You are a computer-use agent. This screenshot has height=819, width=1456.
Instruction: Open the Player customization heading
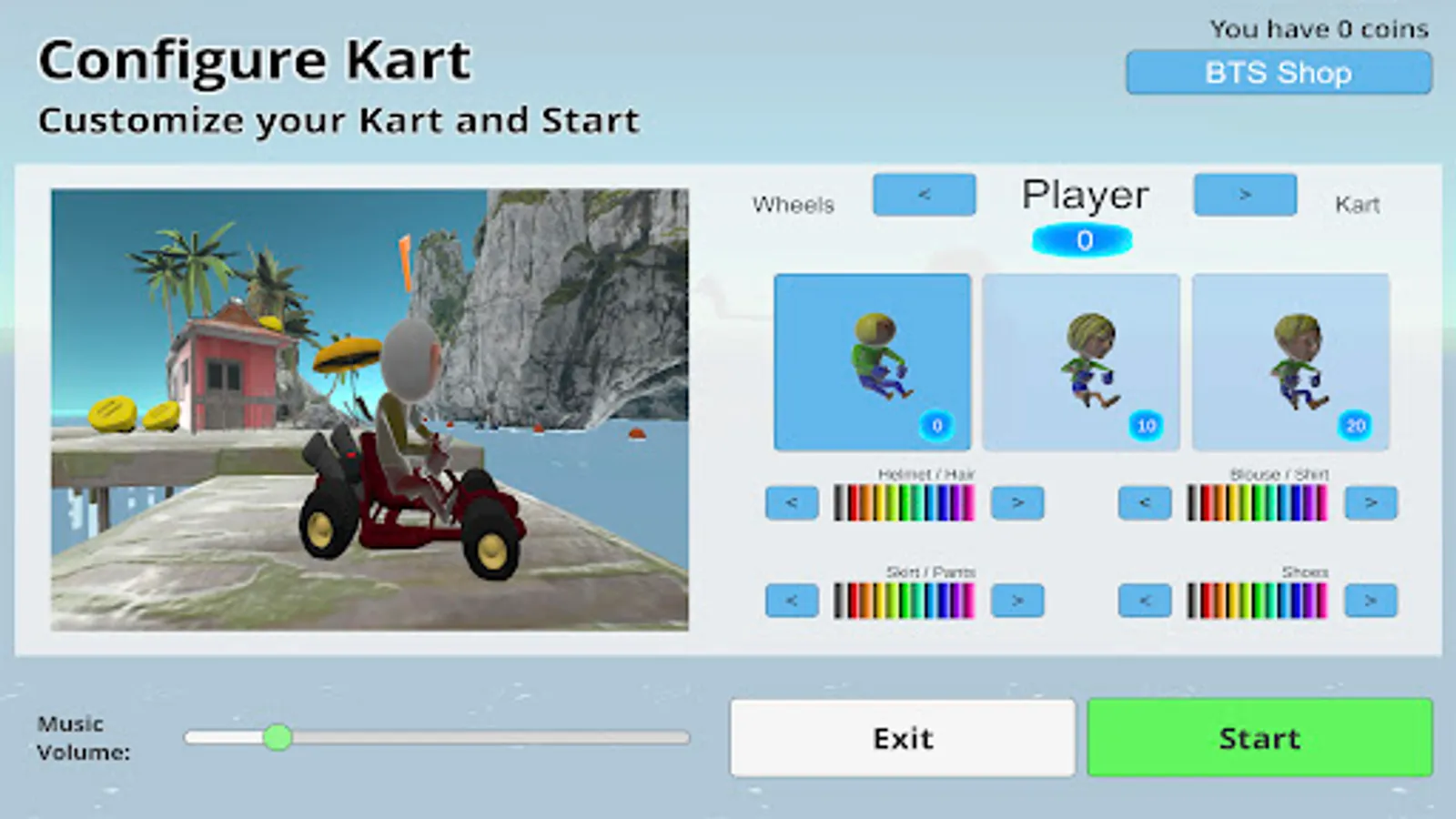tap(1085, 194)
